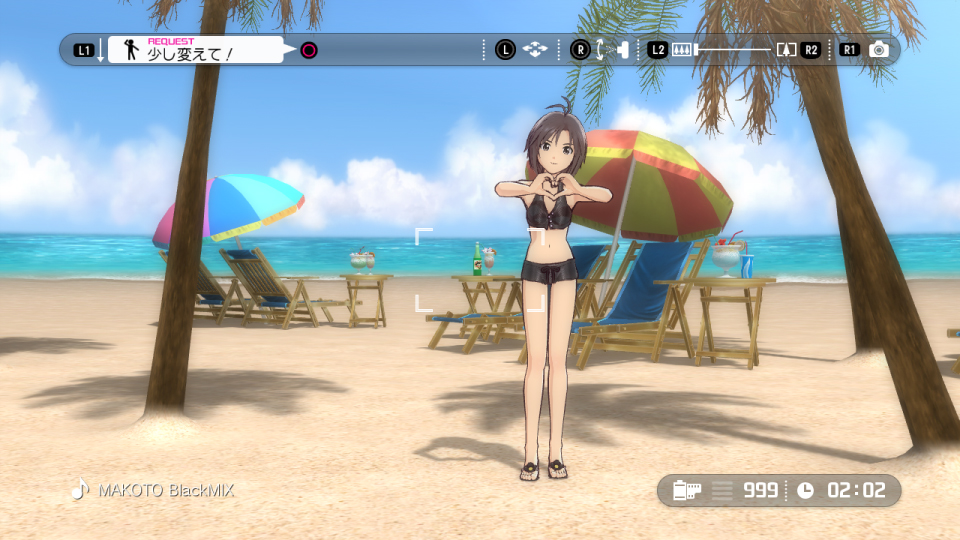Select the telephoto zoom in icon
Screen dimensions: 960x540
coord(786,50)
